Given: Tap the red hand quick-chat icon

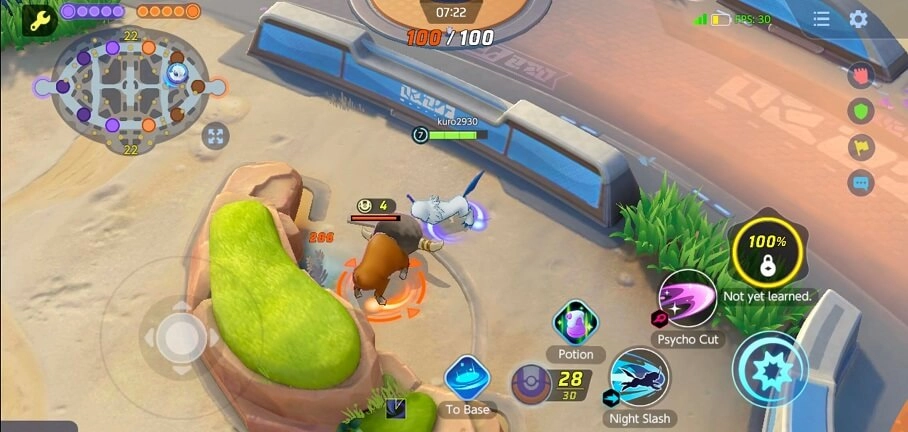Looking at the screenshot, I should coord(860,75).
